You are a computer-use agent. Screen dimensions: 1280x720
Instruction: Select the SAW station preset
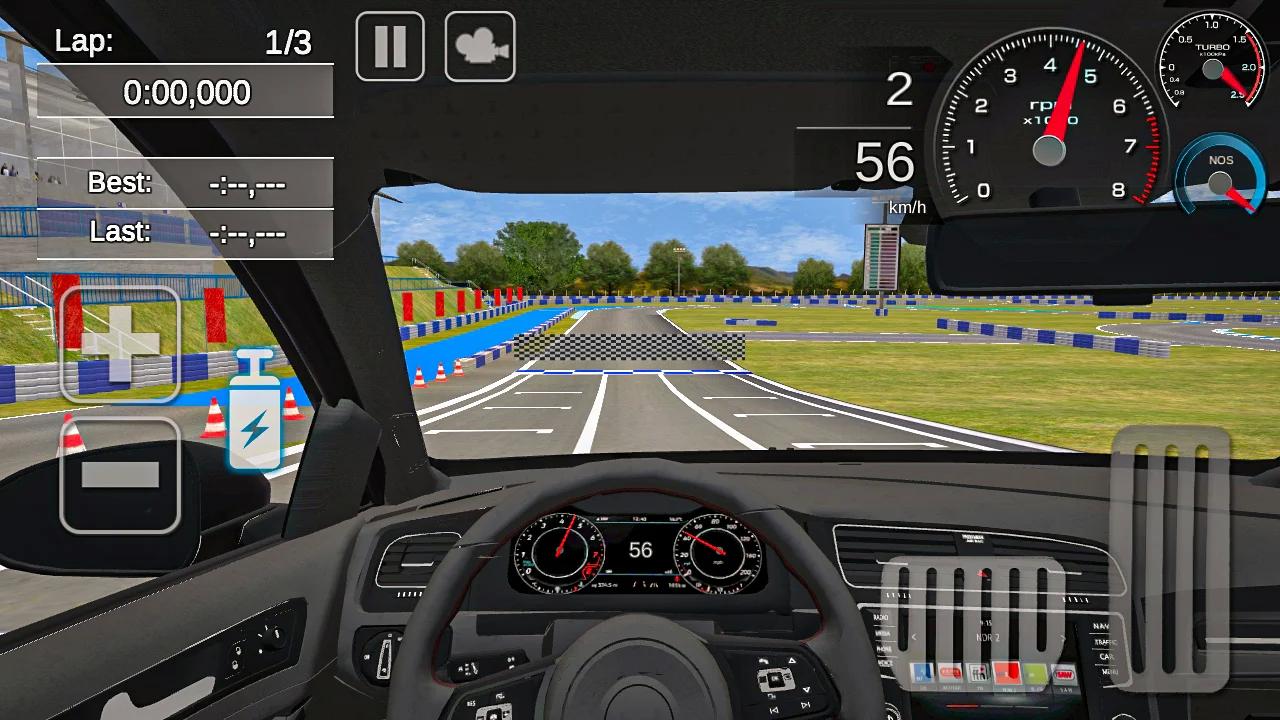coord(1063,673)
